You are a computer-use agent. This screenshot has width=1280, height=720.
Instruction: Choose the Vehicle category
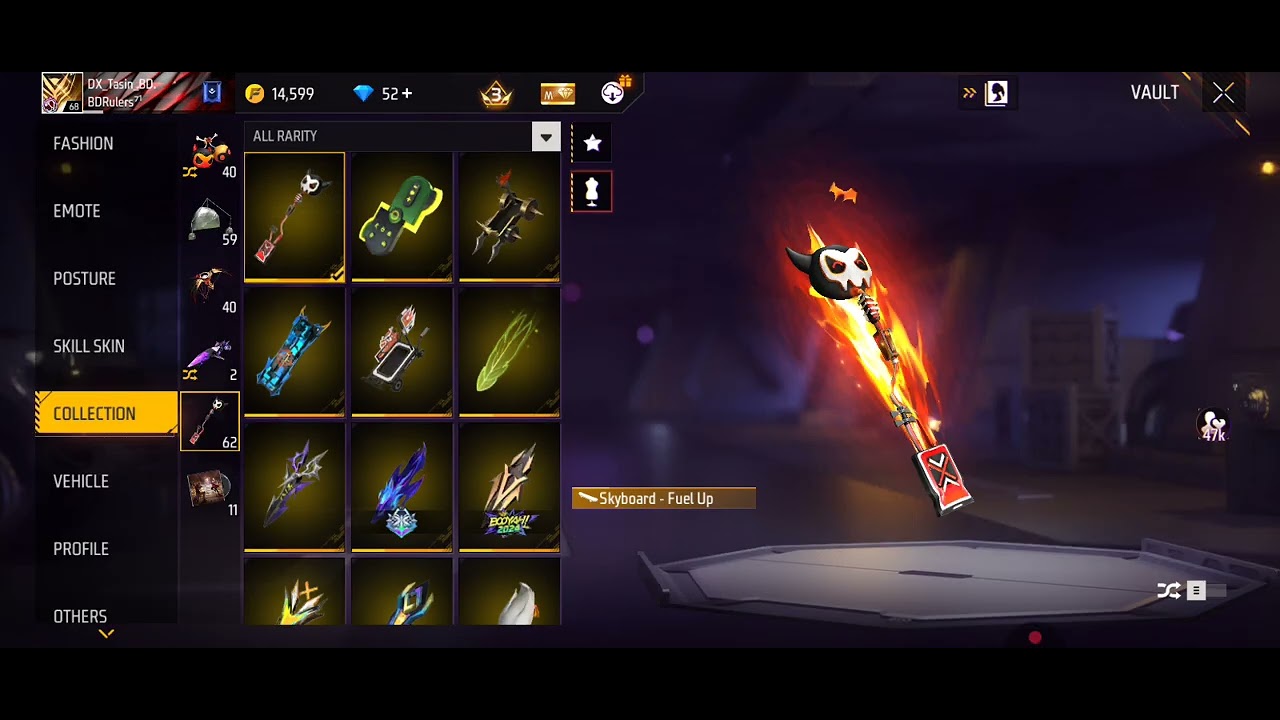[x=81, y=481]
